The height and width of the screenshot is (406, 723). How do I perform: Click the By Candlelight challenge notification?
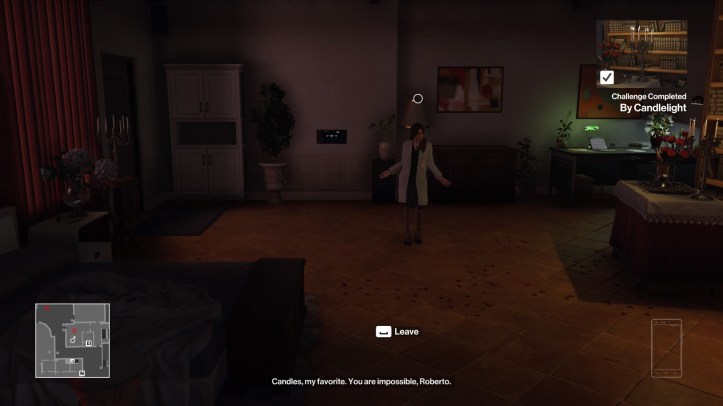652,107
